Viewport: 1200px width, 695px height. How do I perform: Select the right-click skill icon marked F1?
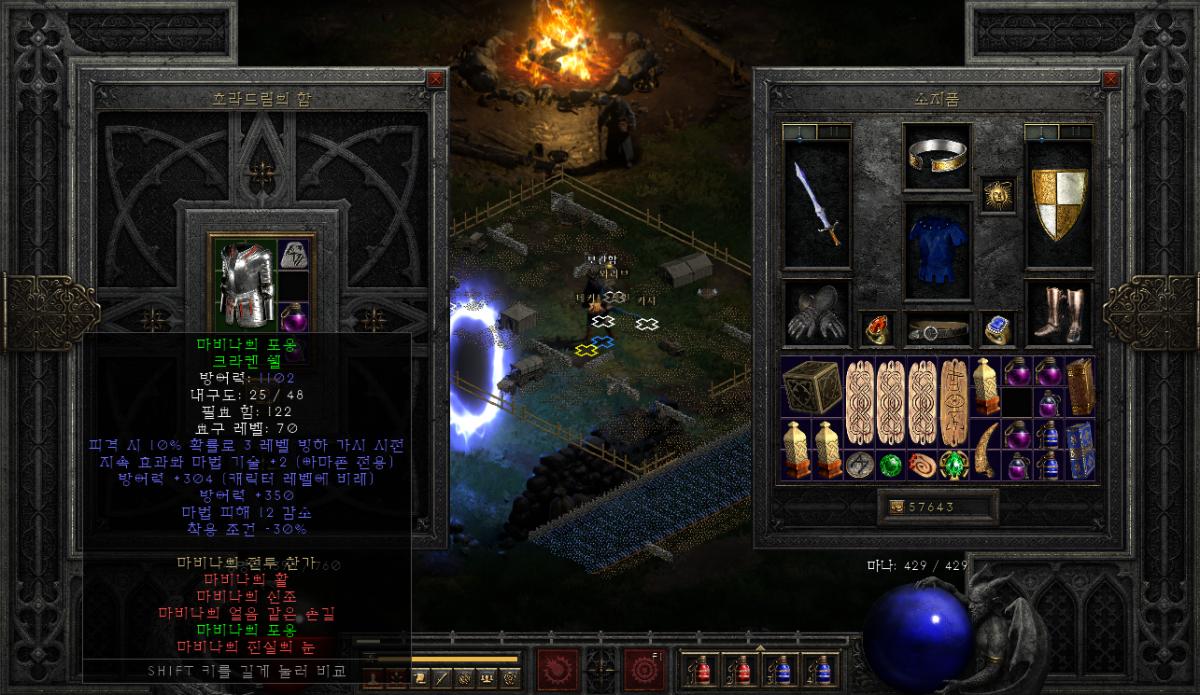point(641,667)
